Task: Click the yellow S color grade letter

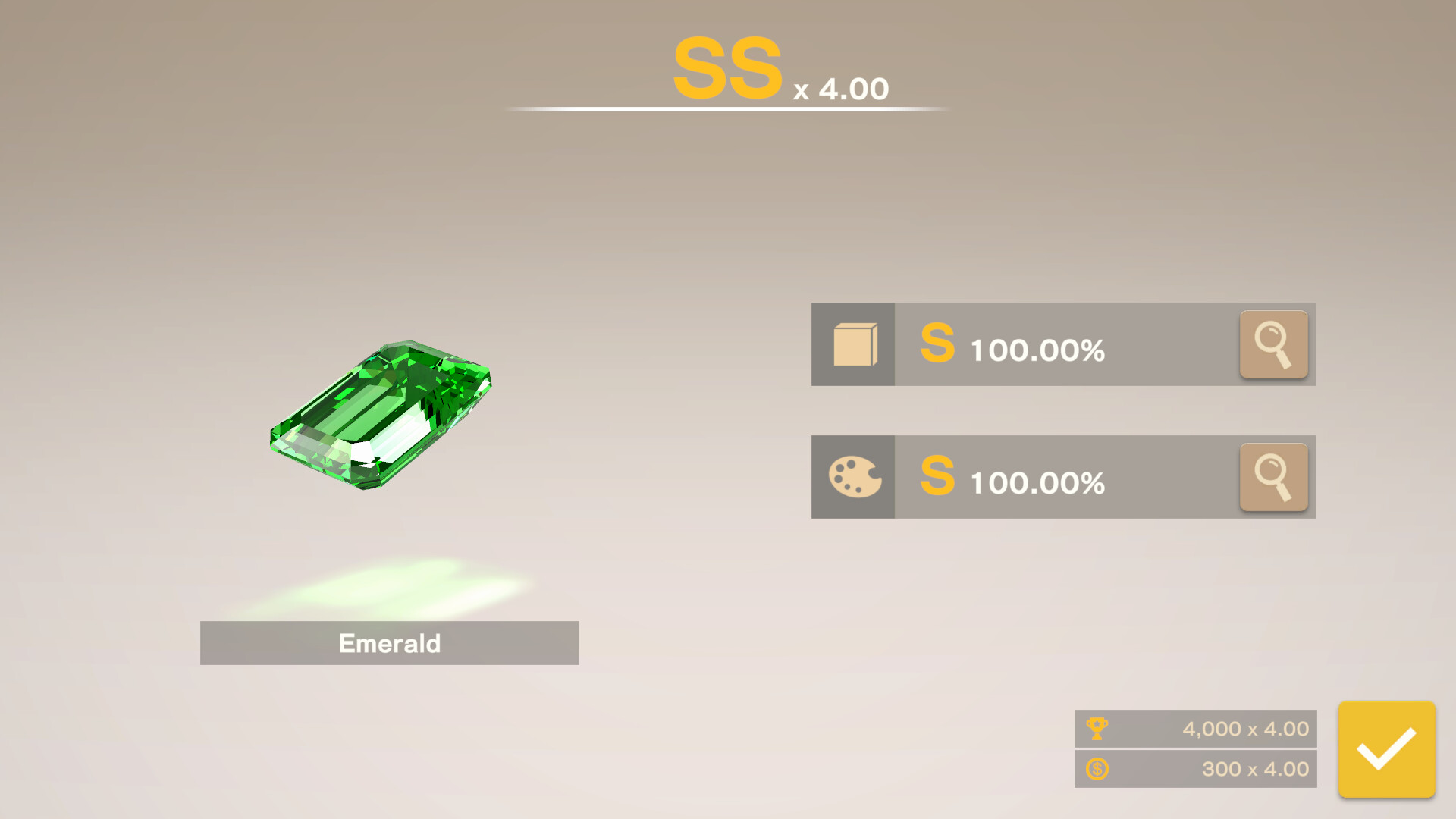Action: click(x=937, y=479)
